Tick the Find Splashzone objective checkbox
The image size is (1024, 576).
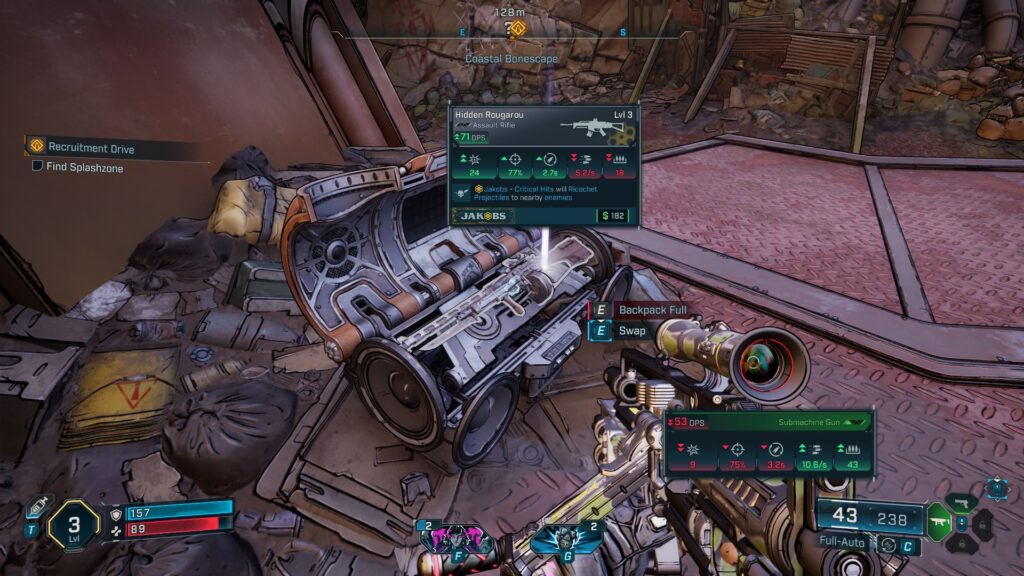(37, 166)
